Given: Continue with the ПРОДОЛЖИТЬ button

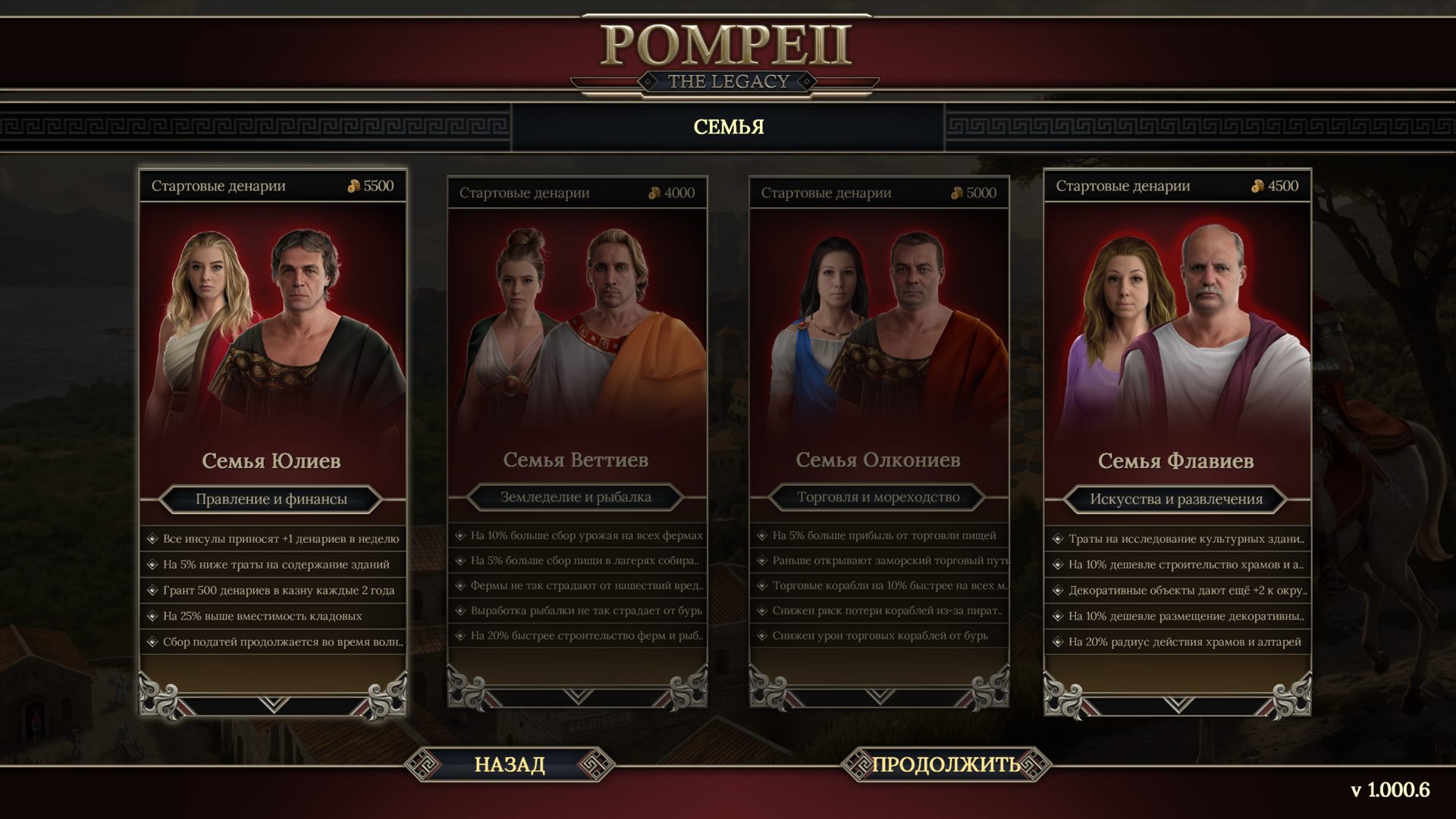Looking at the screenshot, I should point(946,764).
